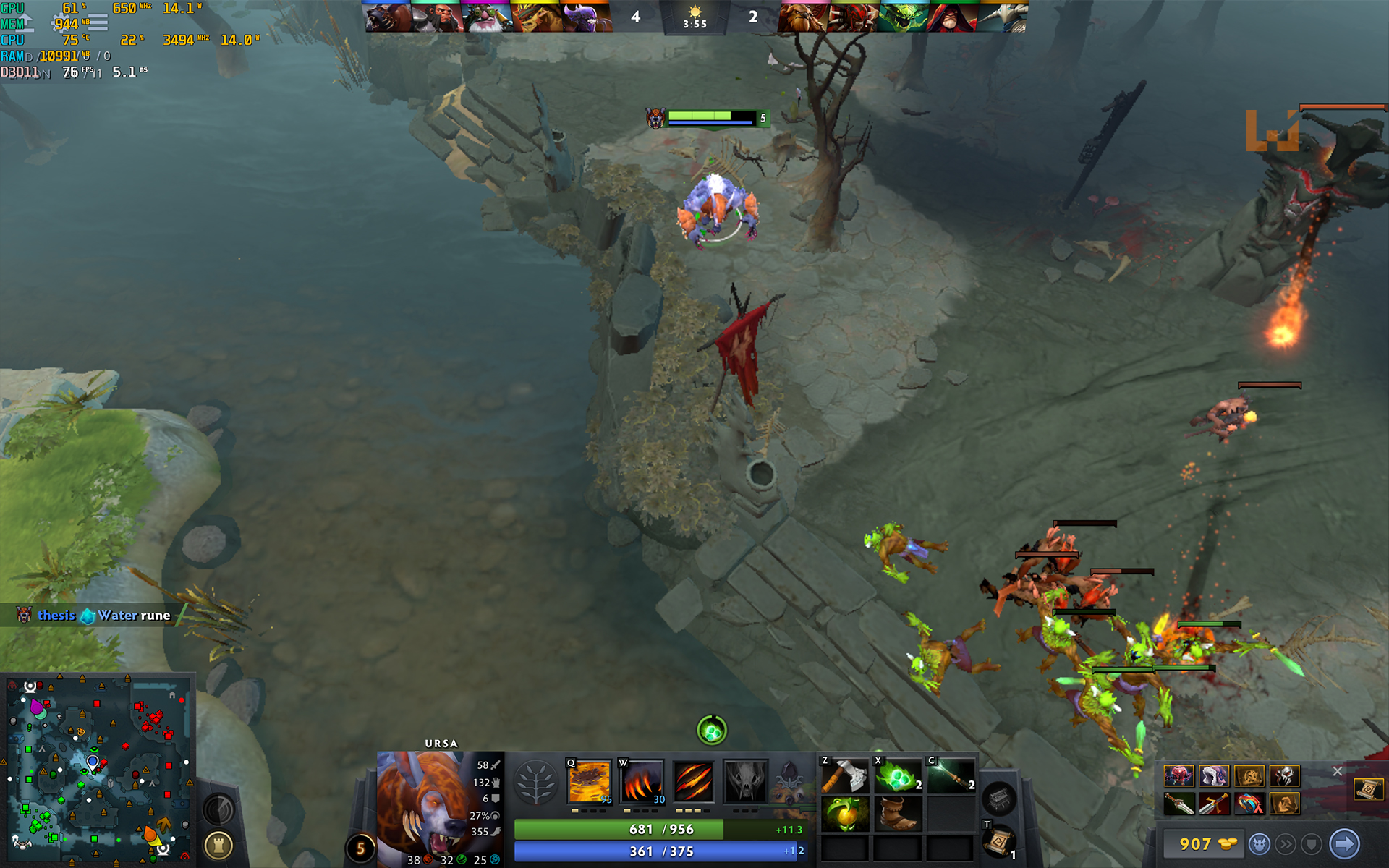Image resolution: width=1389 pixels, height=868 pixels.
Task: Deliver items with the courier arrow button
Action: (x=1345, y=843)
